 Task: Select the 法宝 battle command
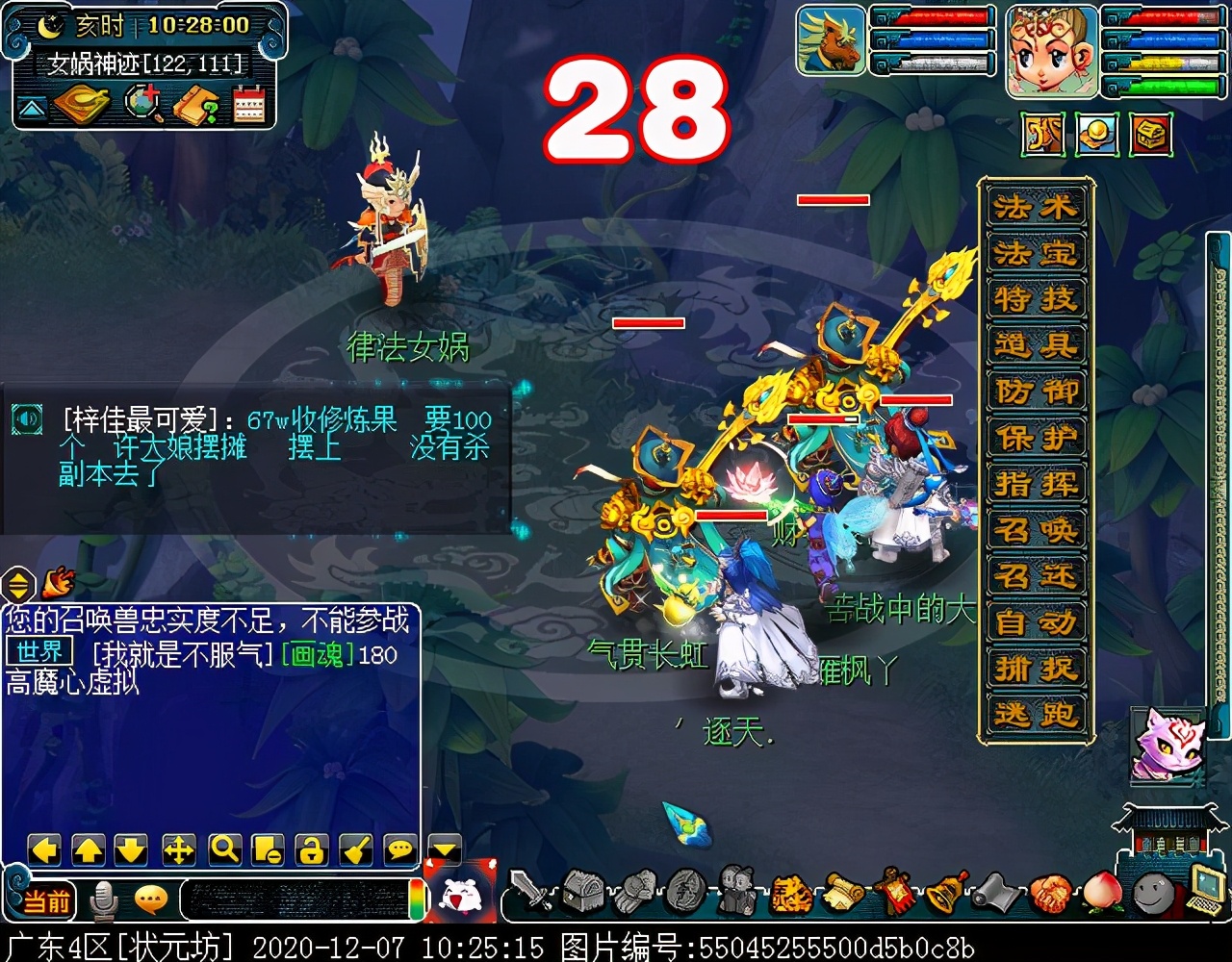click(1036, 253)
